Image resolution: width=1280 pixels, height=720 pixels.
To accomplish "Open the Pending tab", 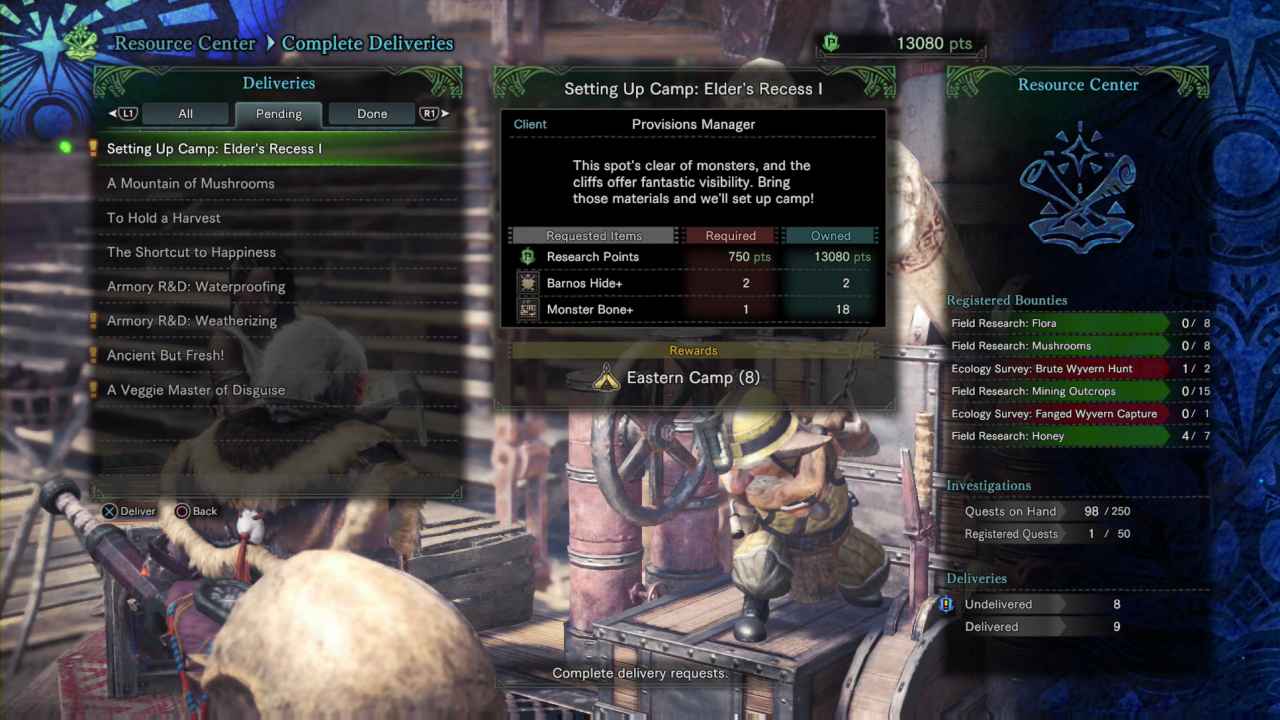I will [278, 113].
